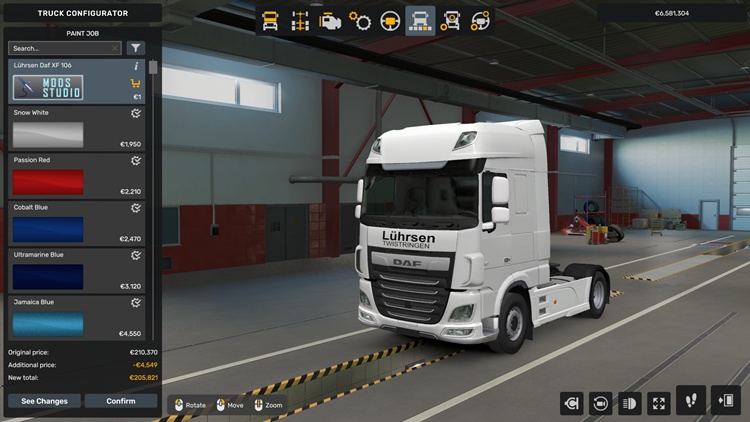Open the paint job filter options
Viewport: 750px width, 422px height.
(136, 48)
